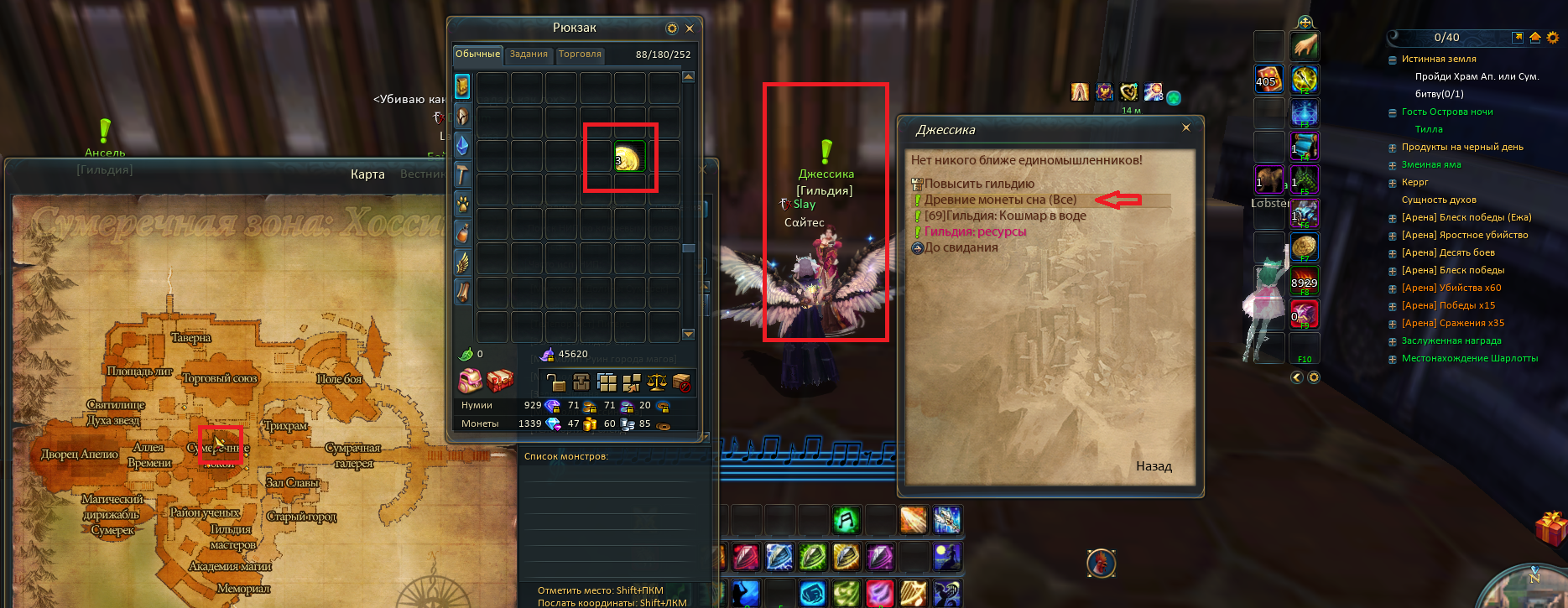
Task: Pick the 'Гильдия: Кошмар в воде' quest option
Action: coord(1005,216)
